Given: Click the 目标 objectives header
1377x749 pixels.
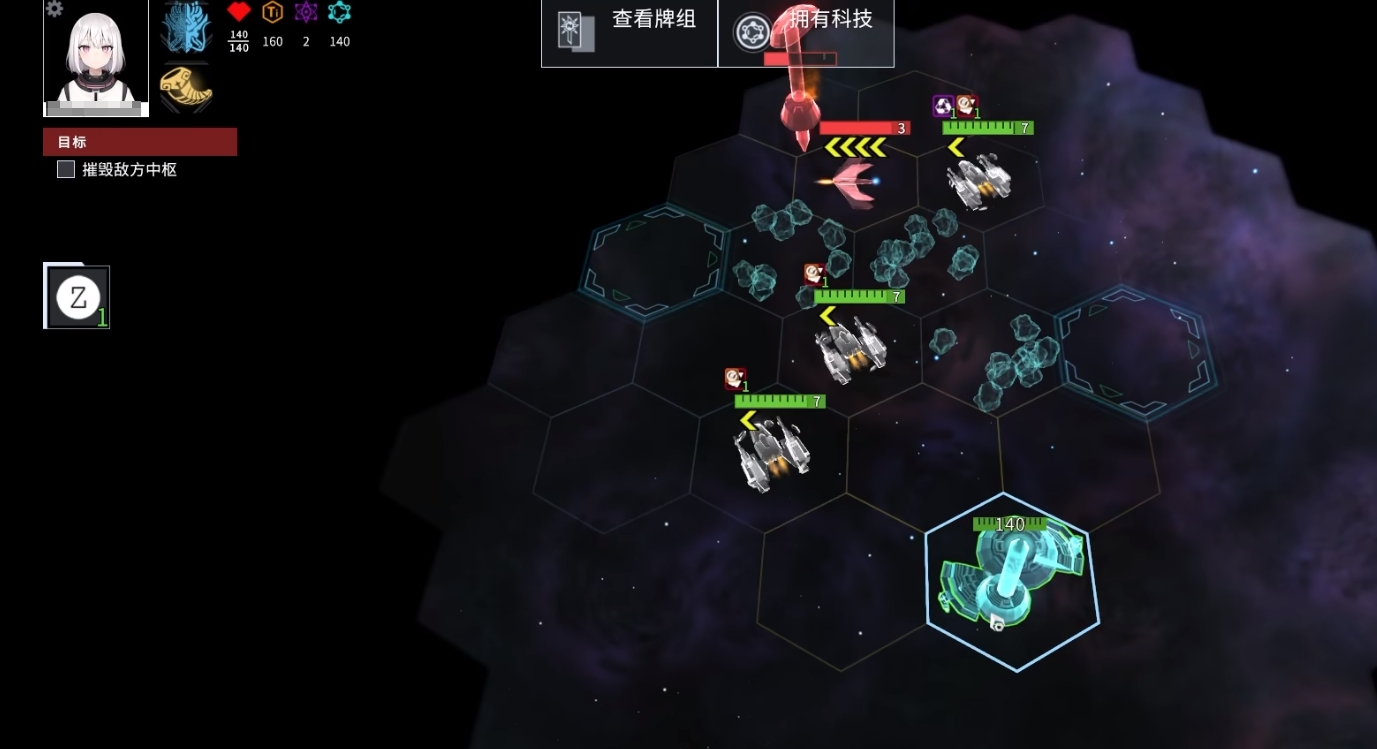Looking at the screenshot, I should point(140,142).
